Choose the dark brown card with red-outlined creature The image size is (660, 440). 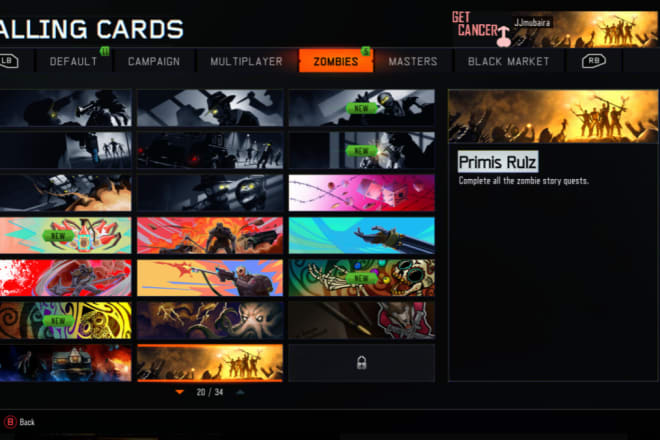click(361, 320)
